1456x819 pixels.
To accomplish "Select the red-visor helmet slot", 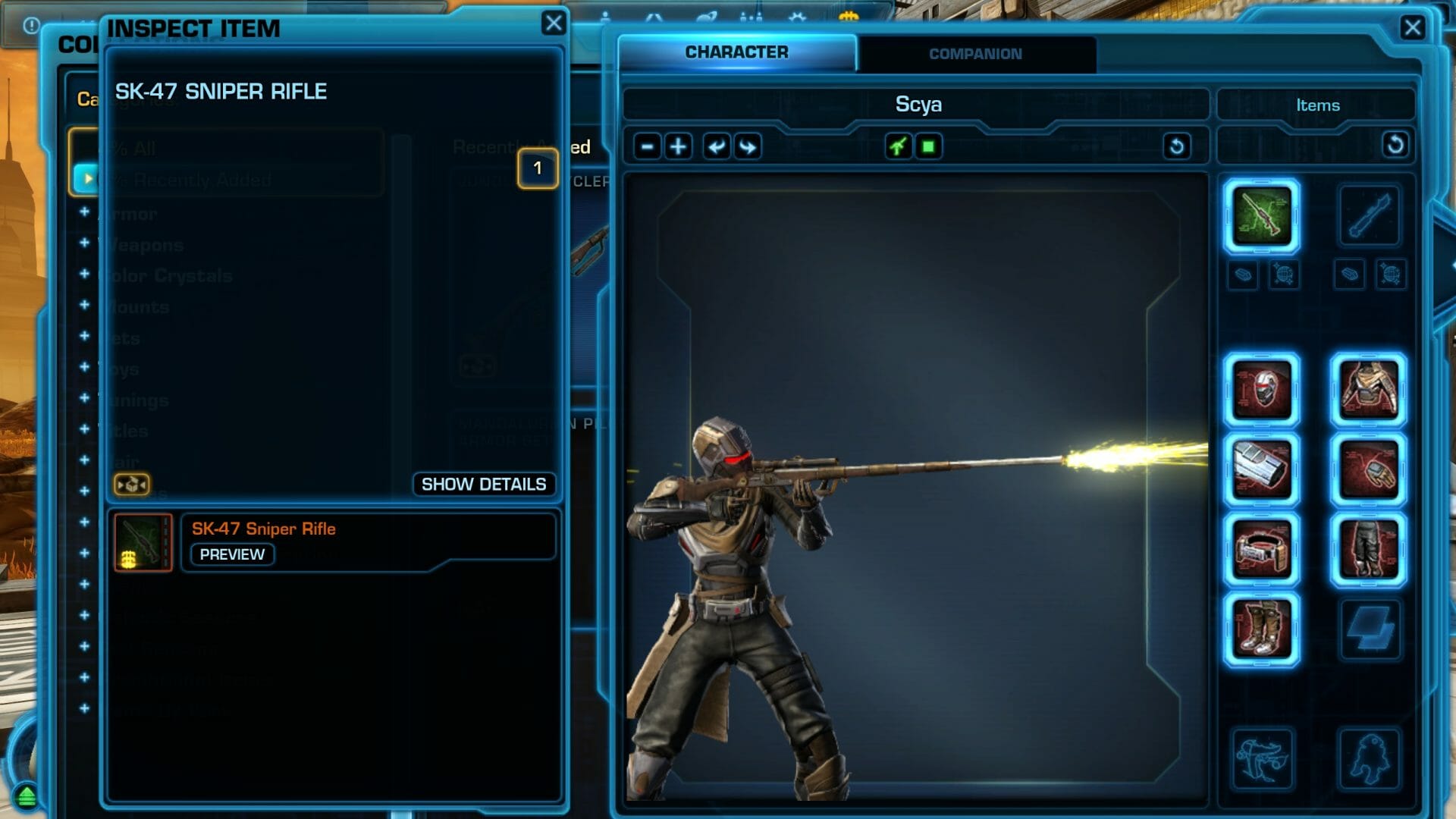I will pyautogui.click(x=1261, y=391).
